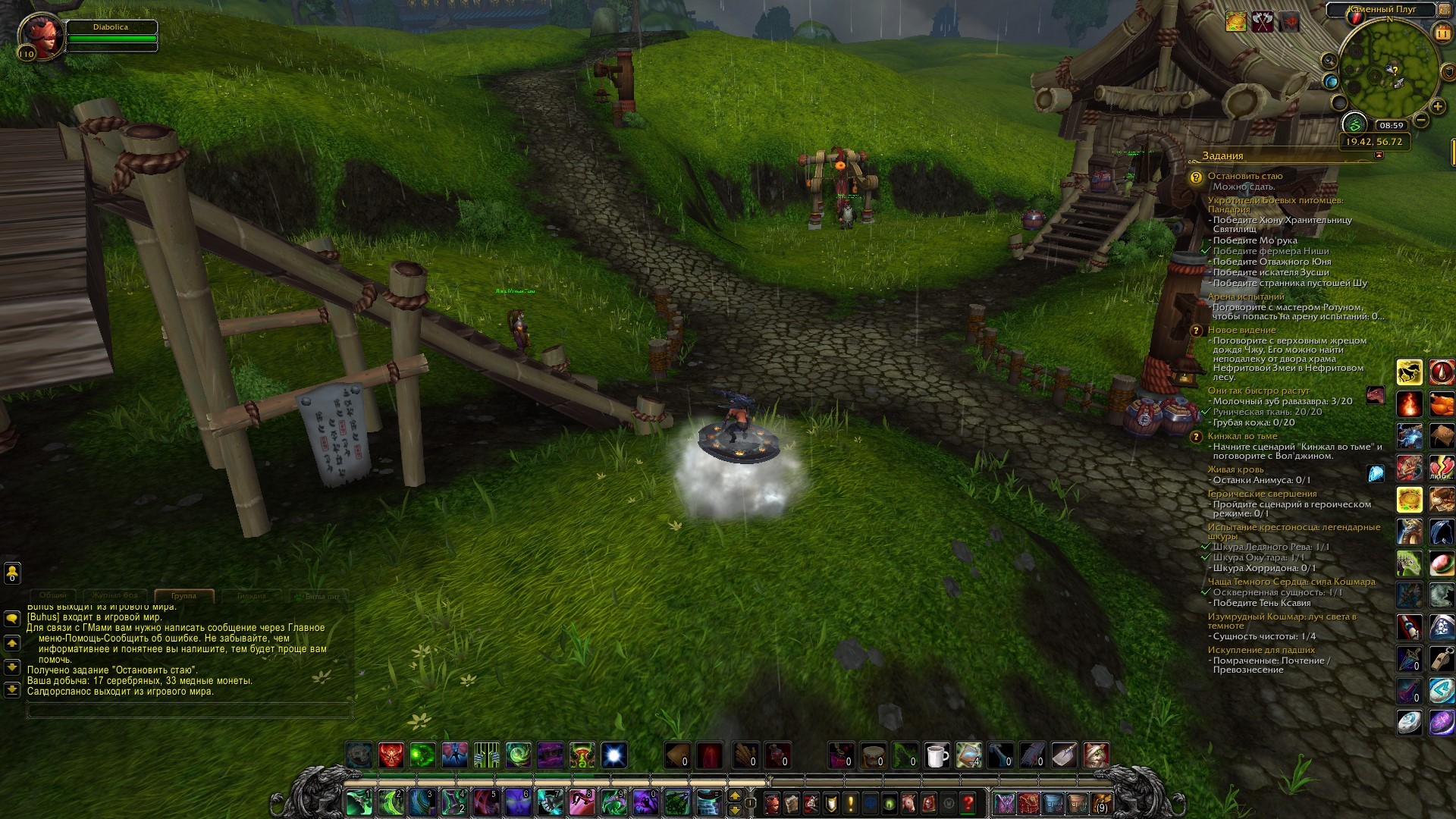The width and height of the screenshot is (1456, 819).
Task: Click the circular minimap
Action: pyautogui.click(x=1388, y=70)
